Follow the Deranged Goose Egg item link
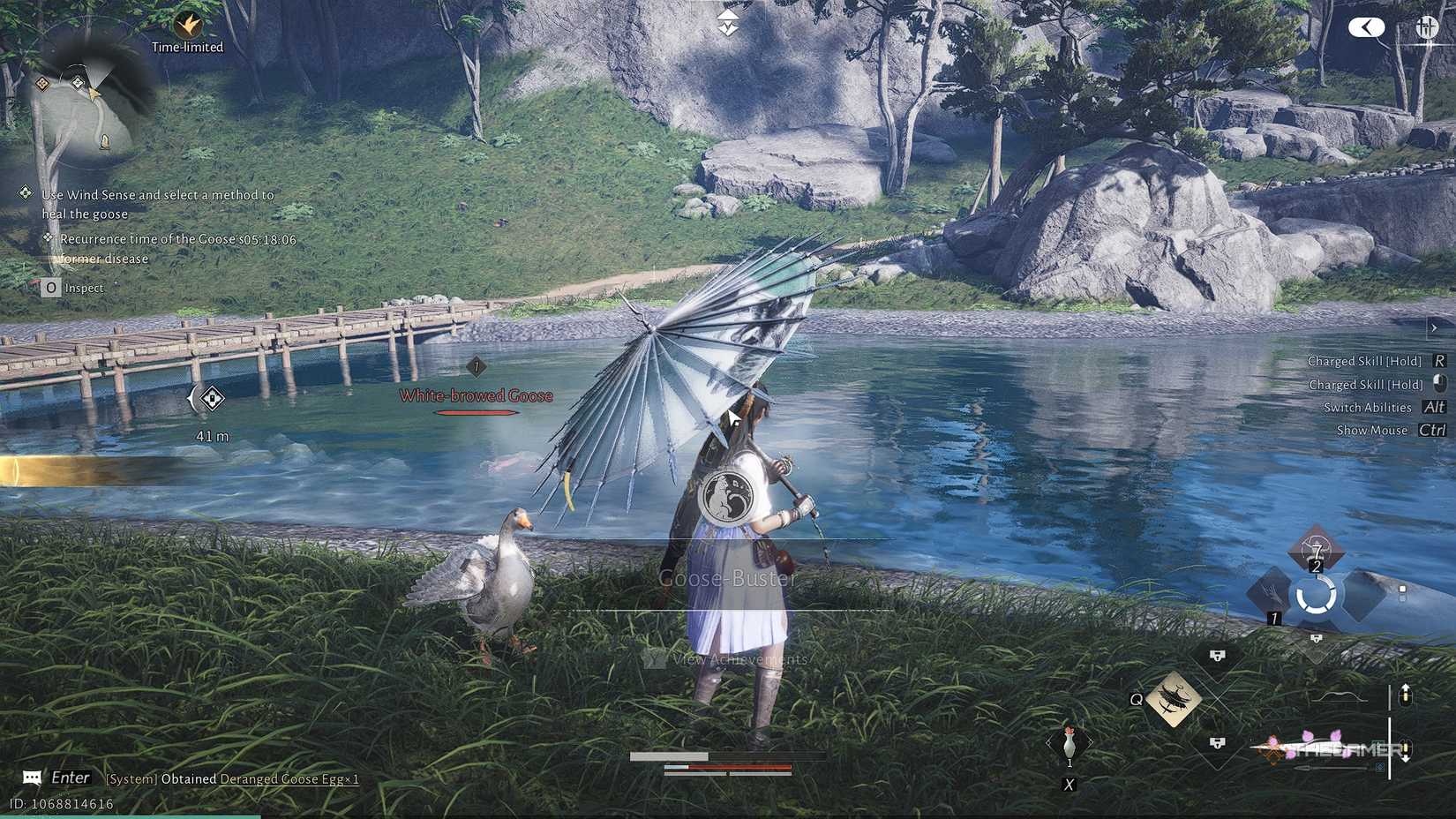 tap(291, 779)
